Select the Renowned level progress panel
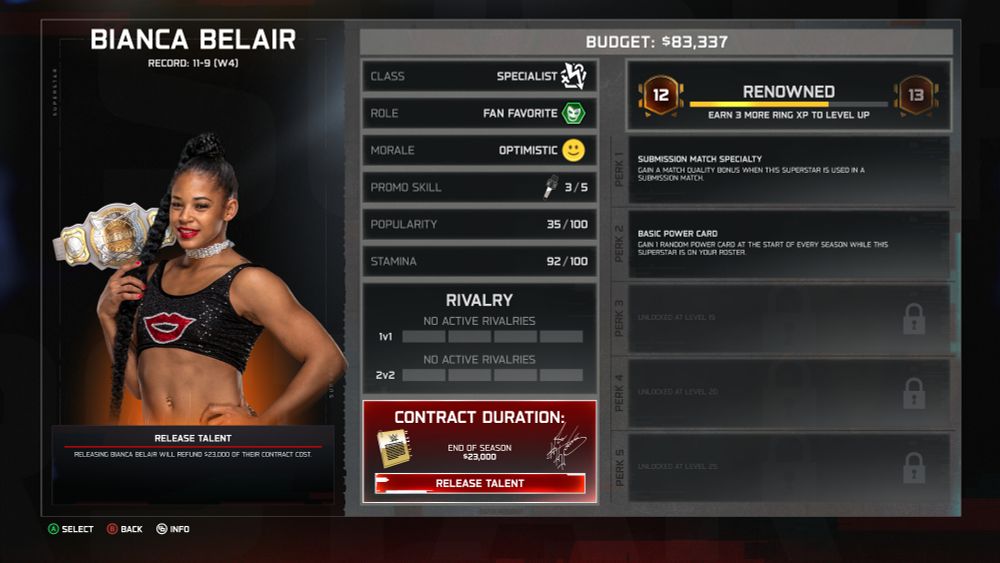 (788, 96)
